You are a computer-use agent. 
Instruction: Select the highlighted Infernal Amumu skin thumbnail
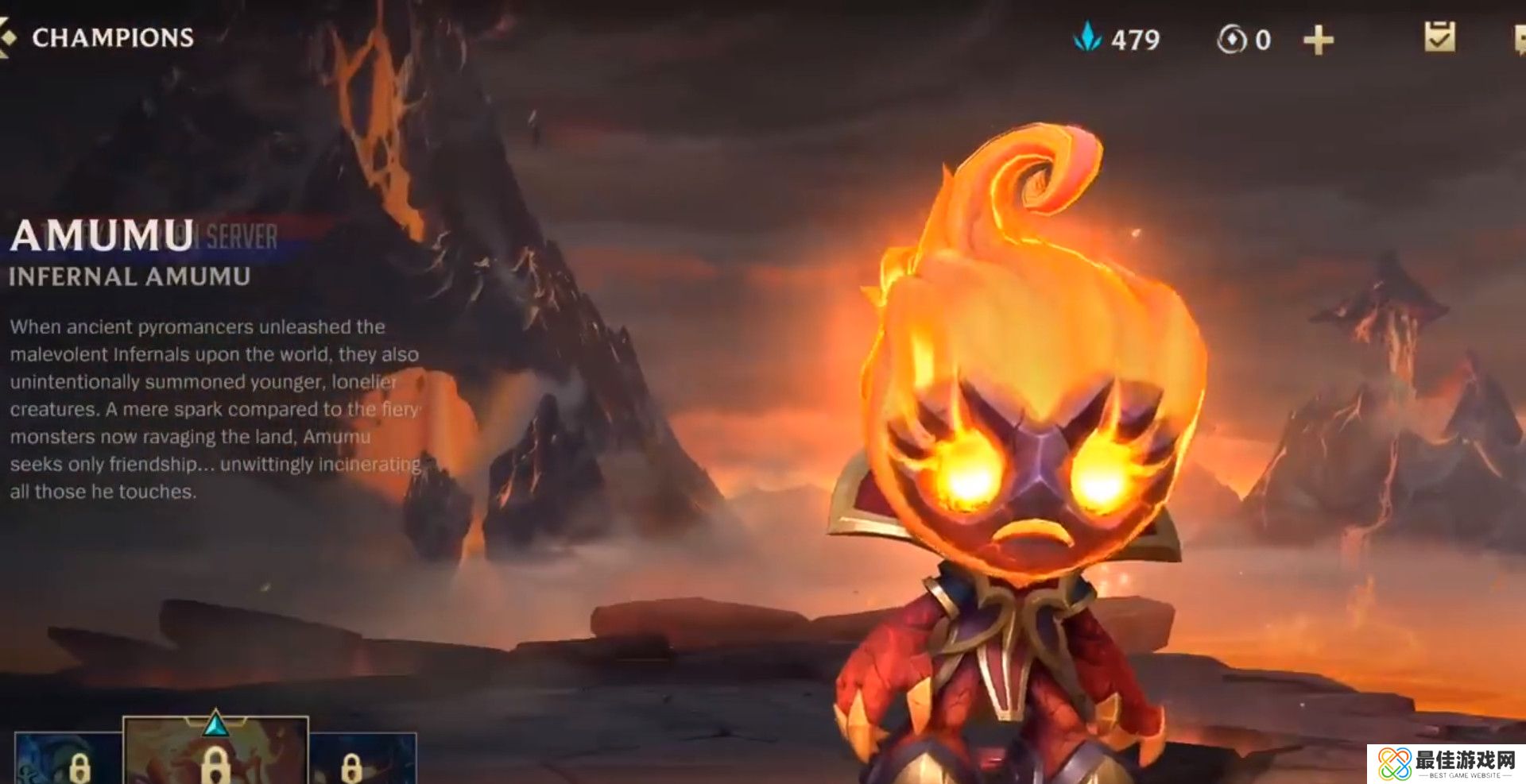click(215, 751)
